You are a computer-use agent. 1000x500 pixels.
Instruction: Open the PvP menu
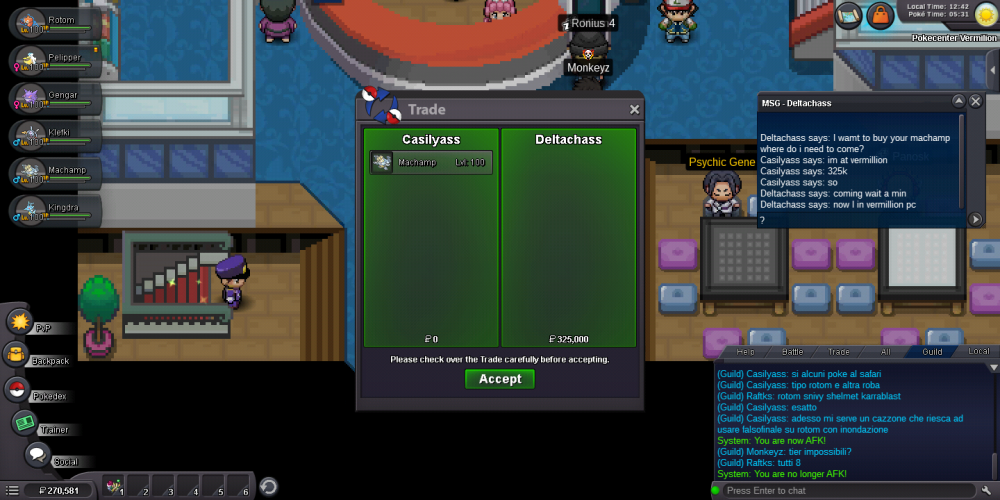click(21, 322)
